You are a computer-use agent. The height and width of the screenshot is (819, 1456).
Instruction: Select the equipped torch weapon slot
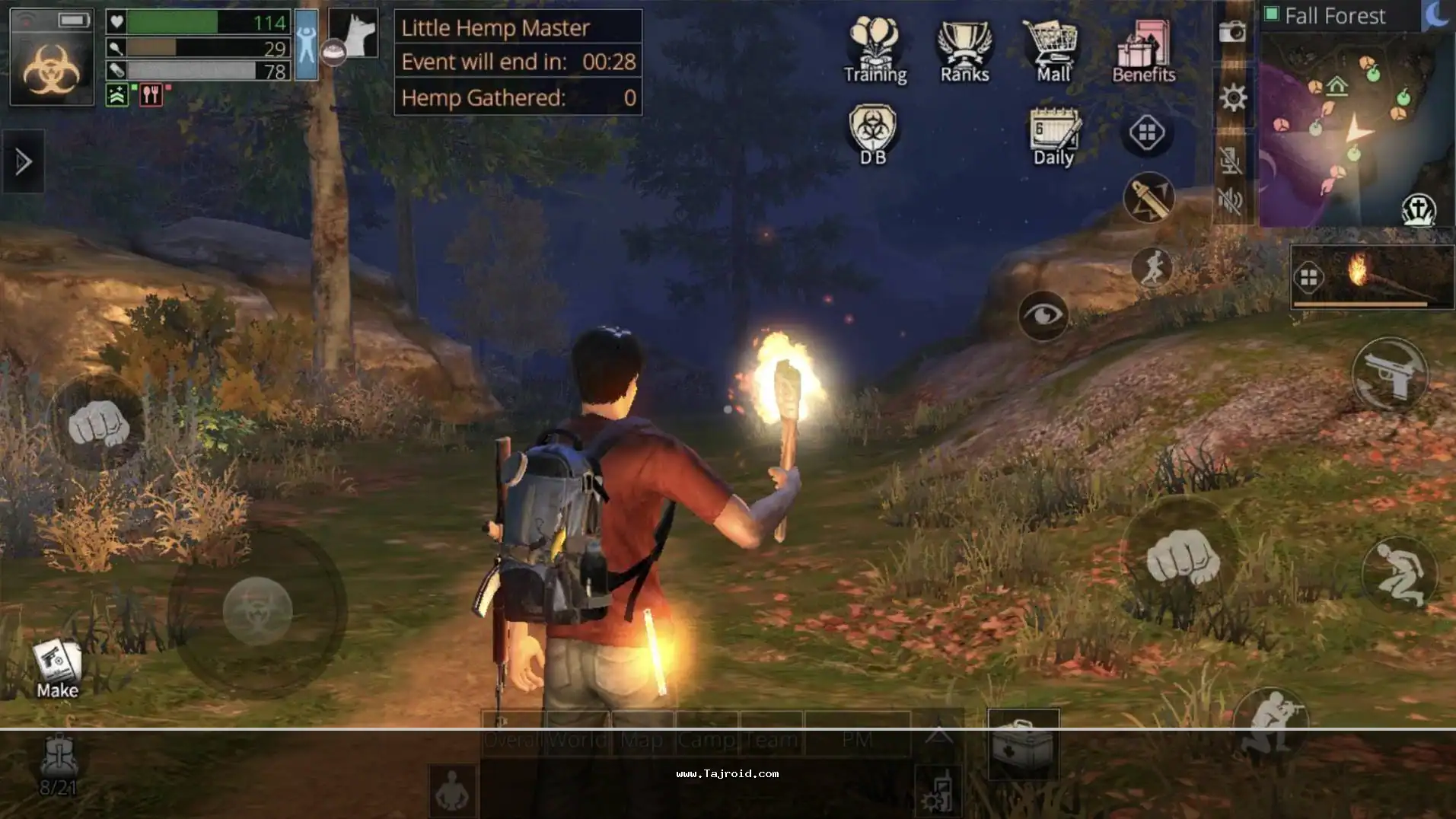(1372, 276)
